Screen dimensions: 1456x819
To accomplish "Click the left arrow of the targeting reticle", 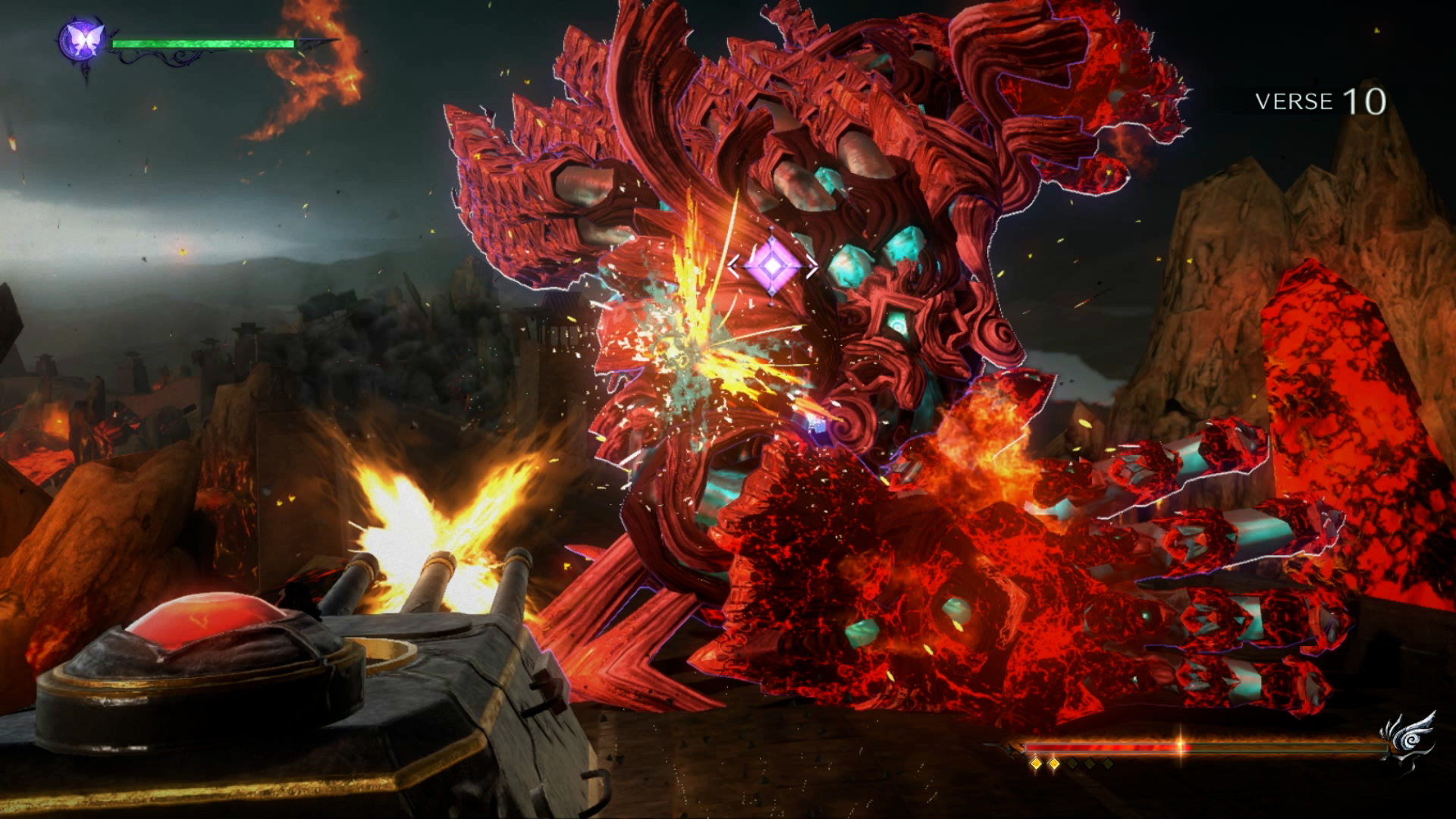I will point(733,265).
